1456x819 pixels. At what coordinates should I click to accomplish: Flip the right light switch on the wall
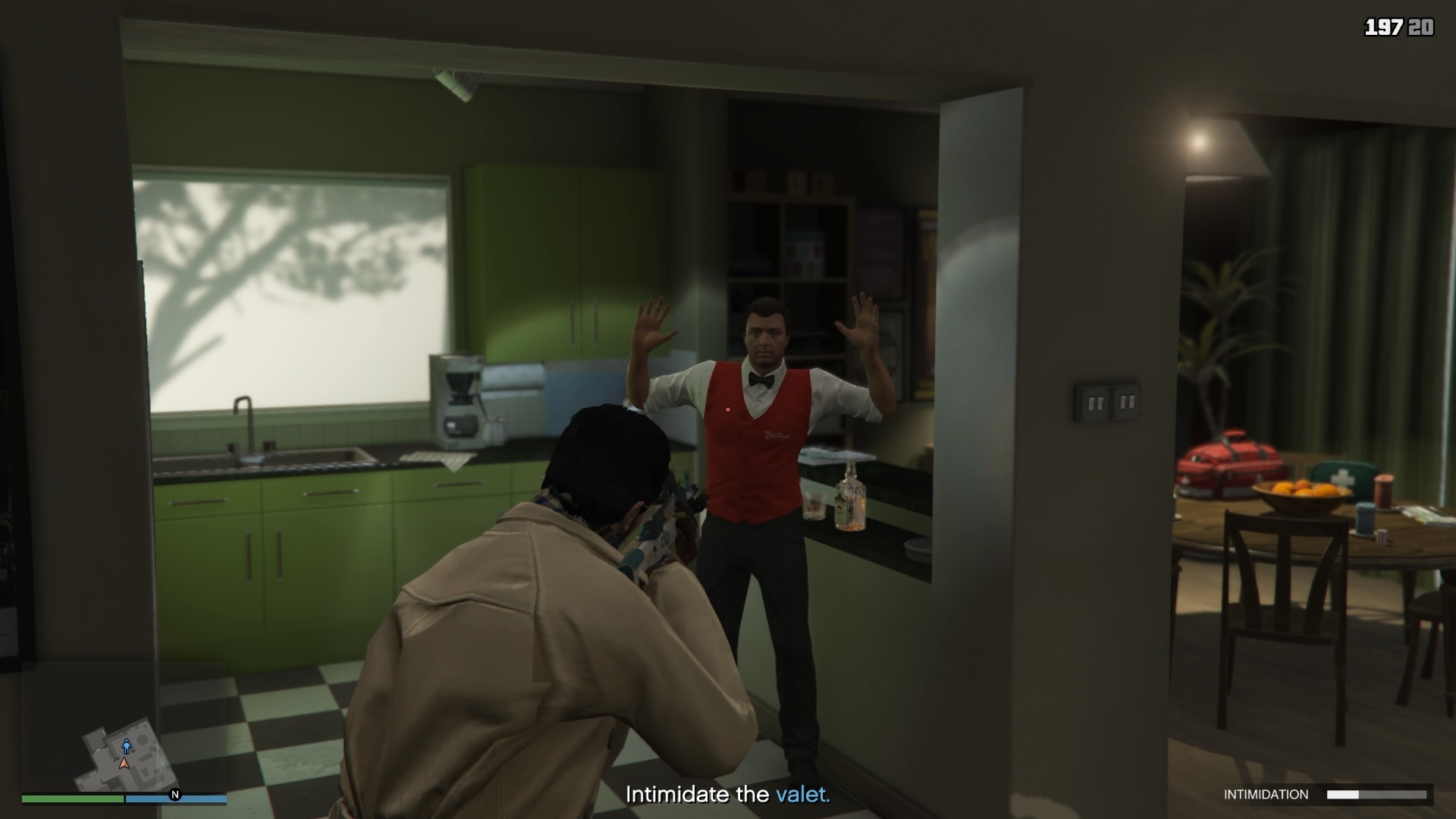point(1128,402)
